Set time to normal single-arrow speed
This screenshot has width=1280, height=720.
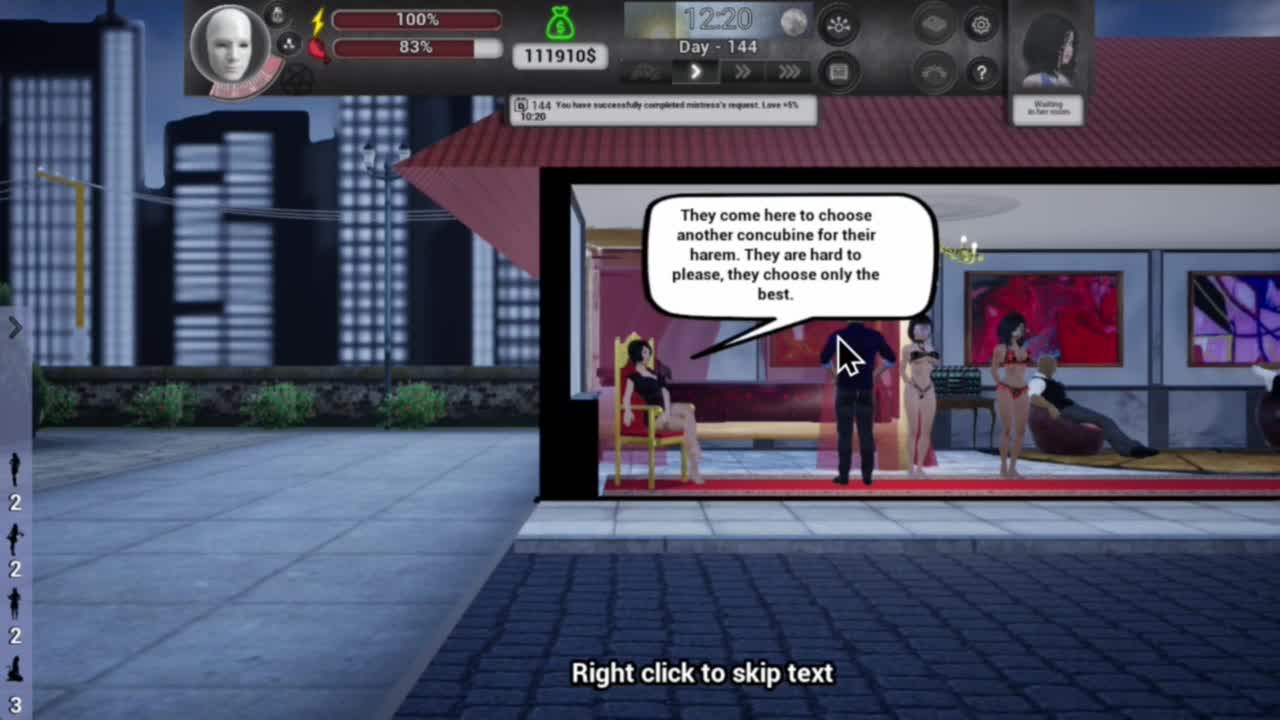point(696,72)
